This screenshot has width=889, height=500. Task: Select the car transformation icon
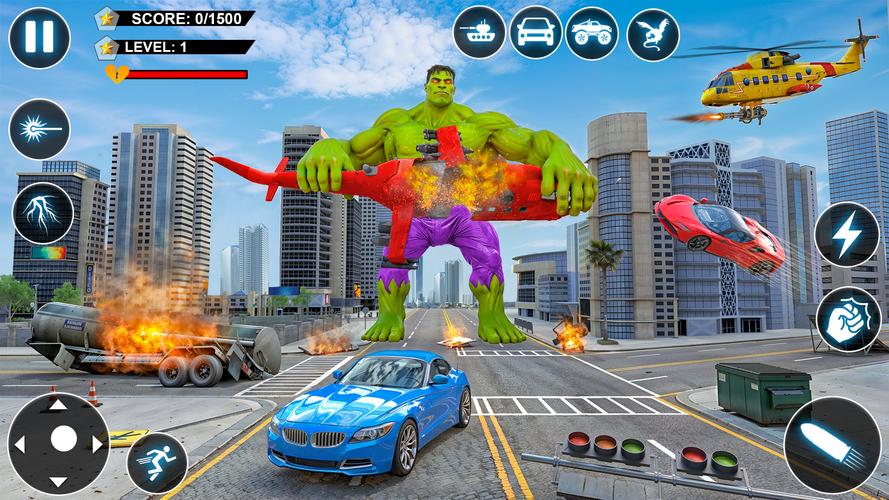click(x=535, y=32)
